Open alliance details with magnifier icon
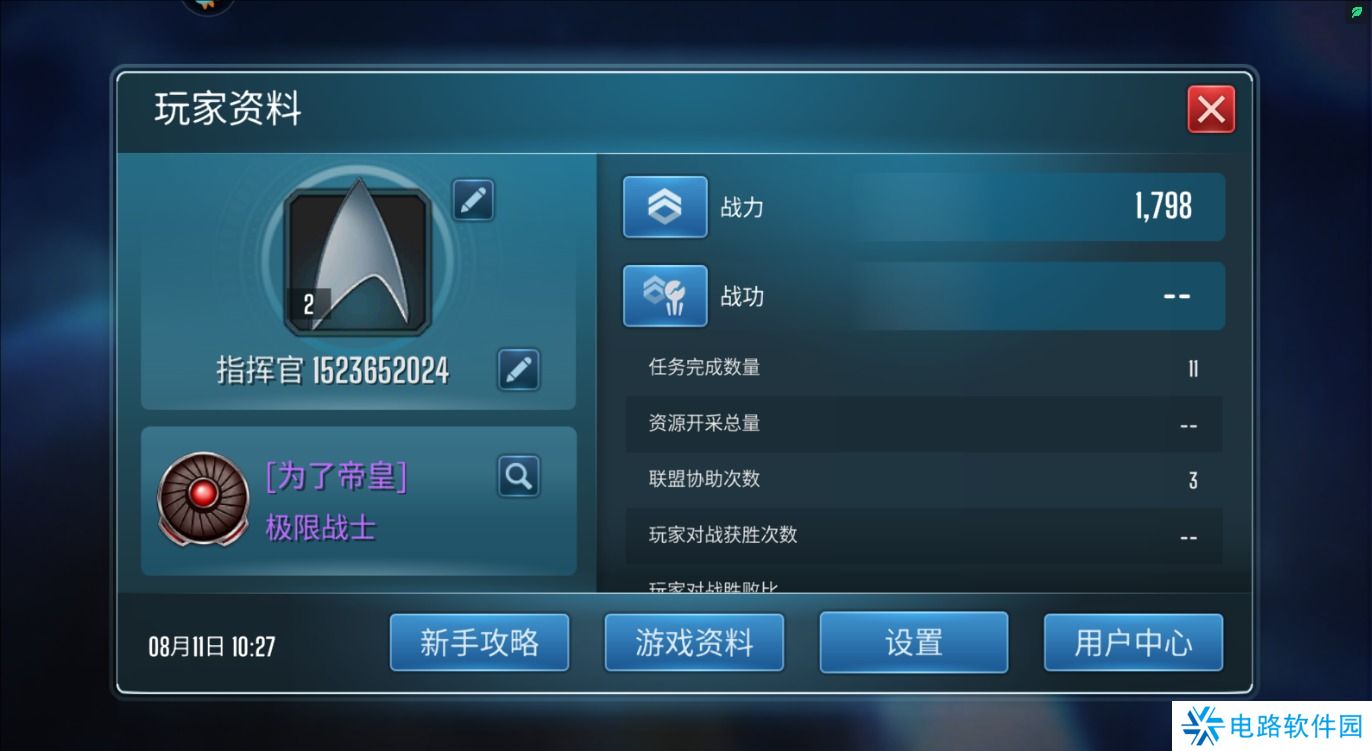 518,476
